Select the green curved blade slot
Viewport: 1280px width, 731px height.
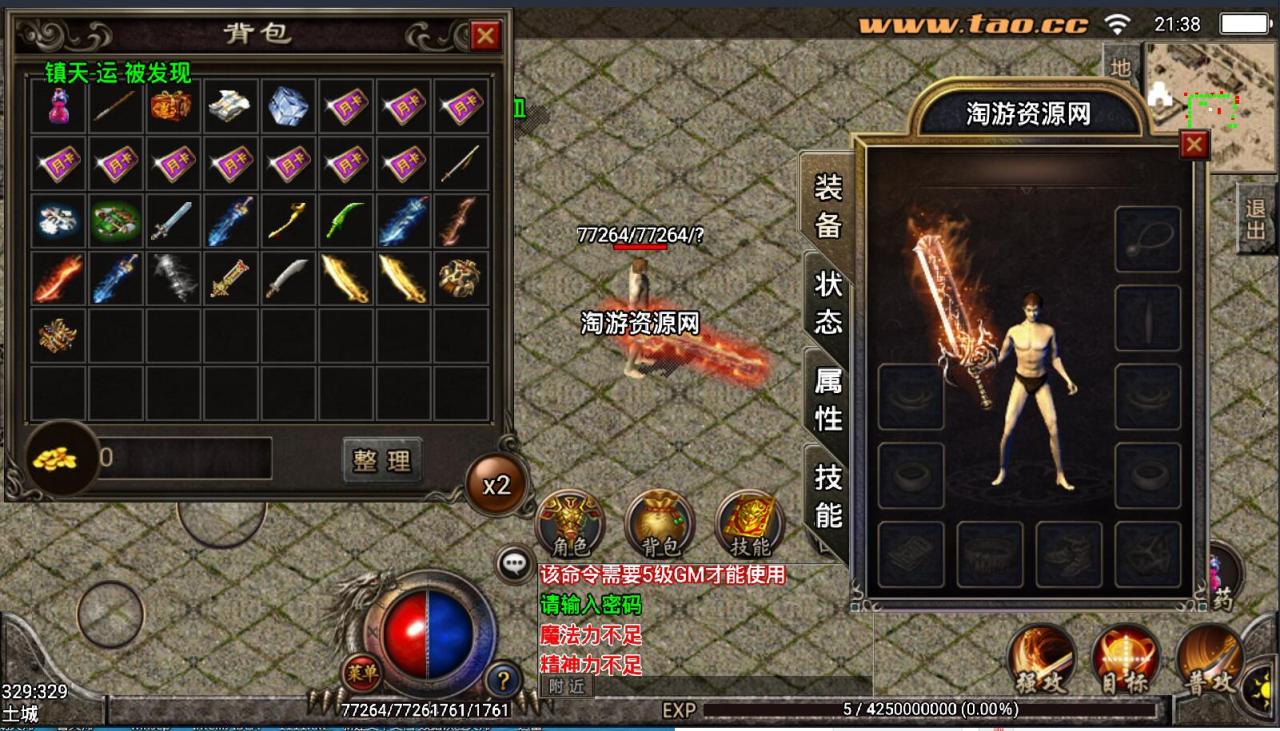coord(347,221)
